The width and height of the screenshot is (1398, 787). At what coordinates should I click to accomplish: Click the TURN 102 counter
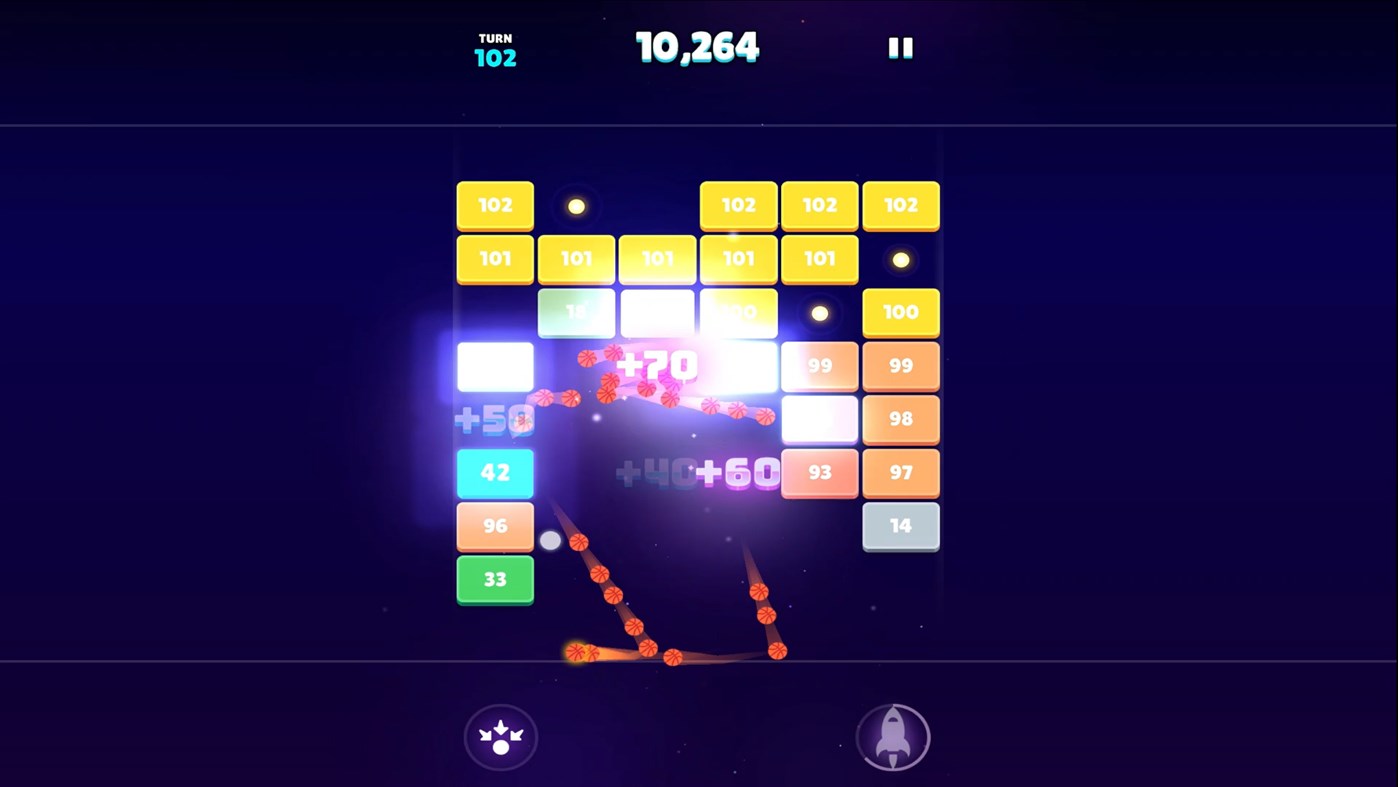[494, 49]
